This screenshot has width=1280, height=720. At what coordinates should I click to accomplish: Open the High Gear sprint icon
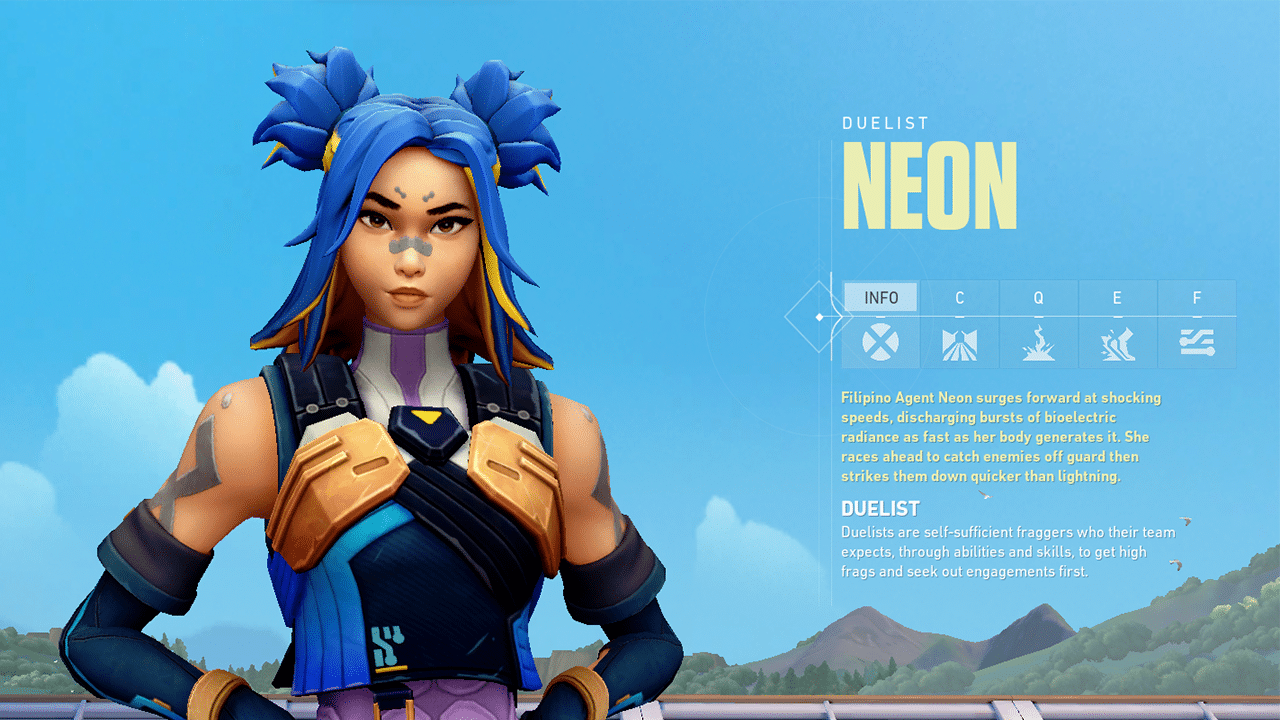click(x=1117, y=344)
